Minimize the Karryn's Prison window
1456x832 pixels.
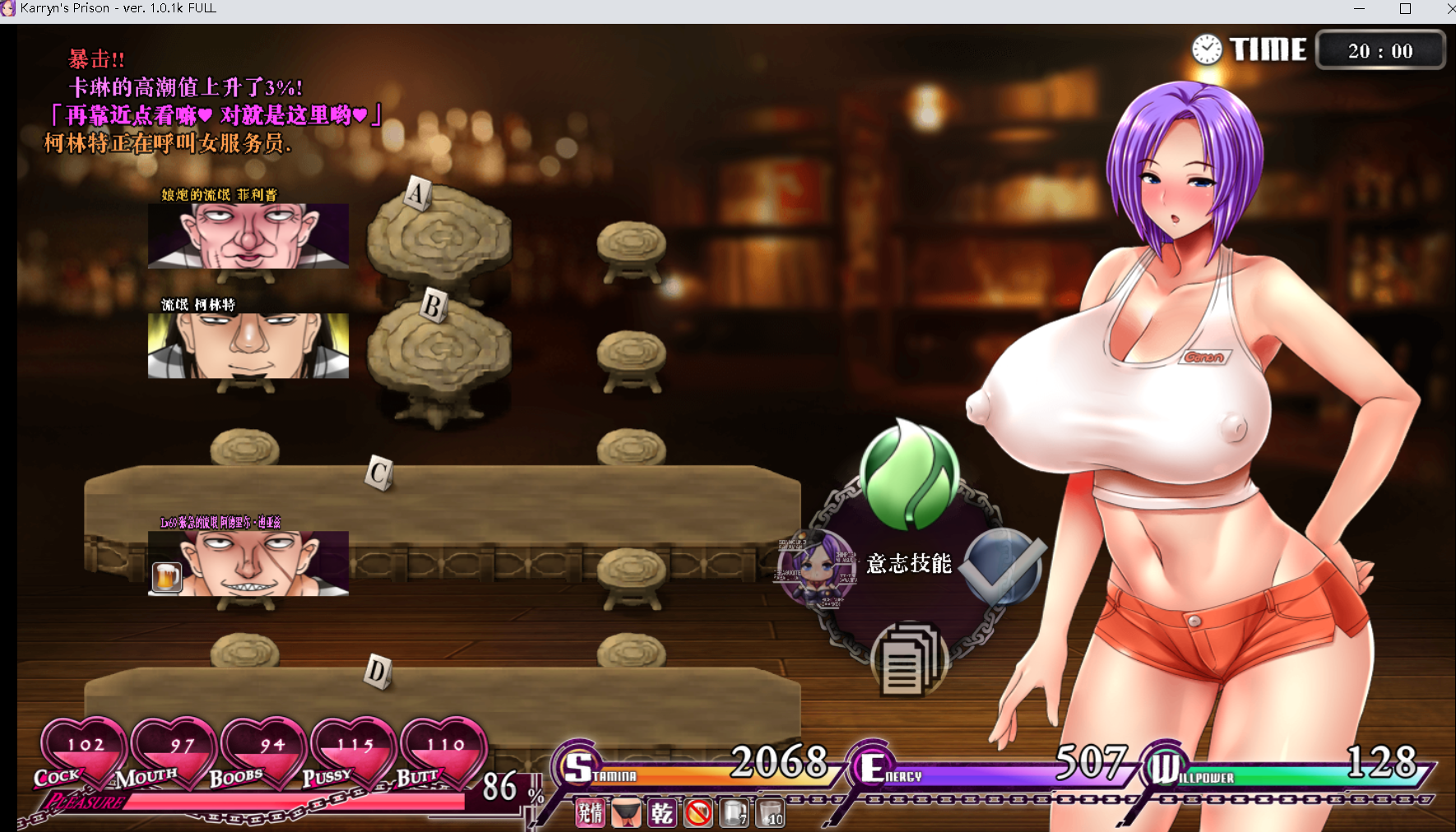click(x=1359, y=8)
